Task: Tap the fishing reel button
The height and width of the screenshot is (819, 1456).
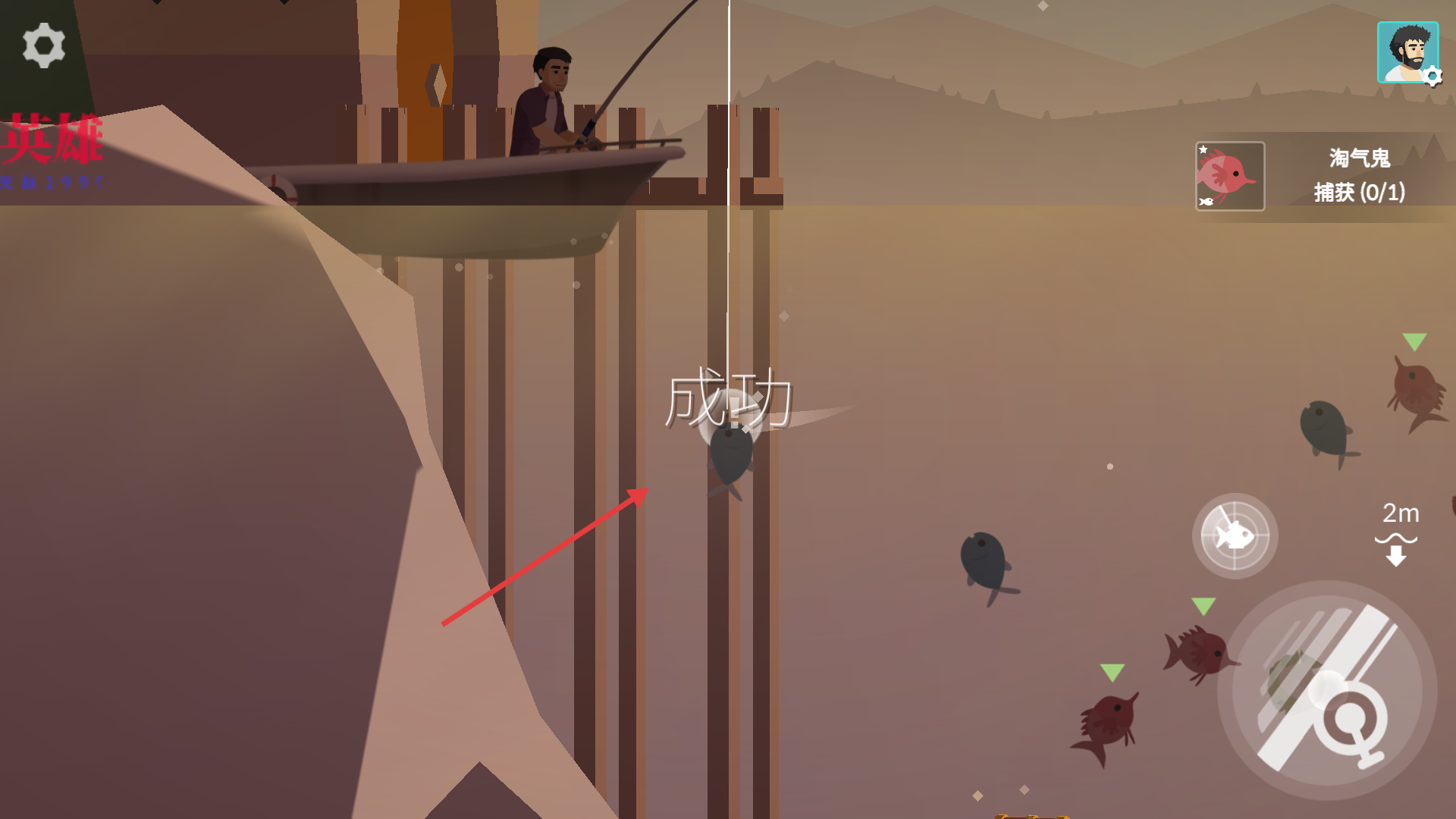Action: coord(1327,690)
